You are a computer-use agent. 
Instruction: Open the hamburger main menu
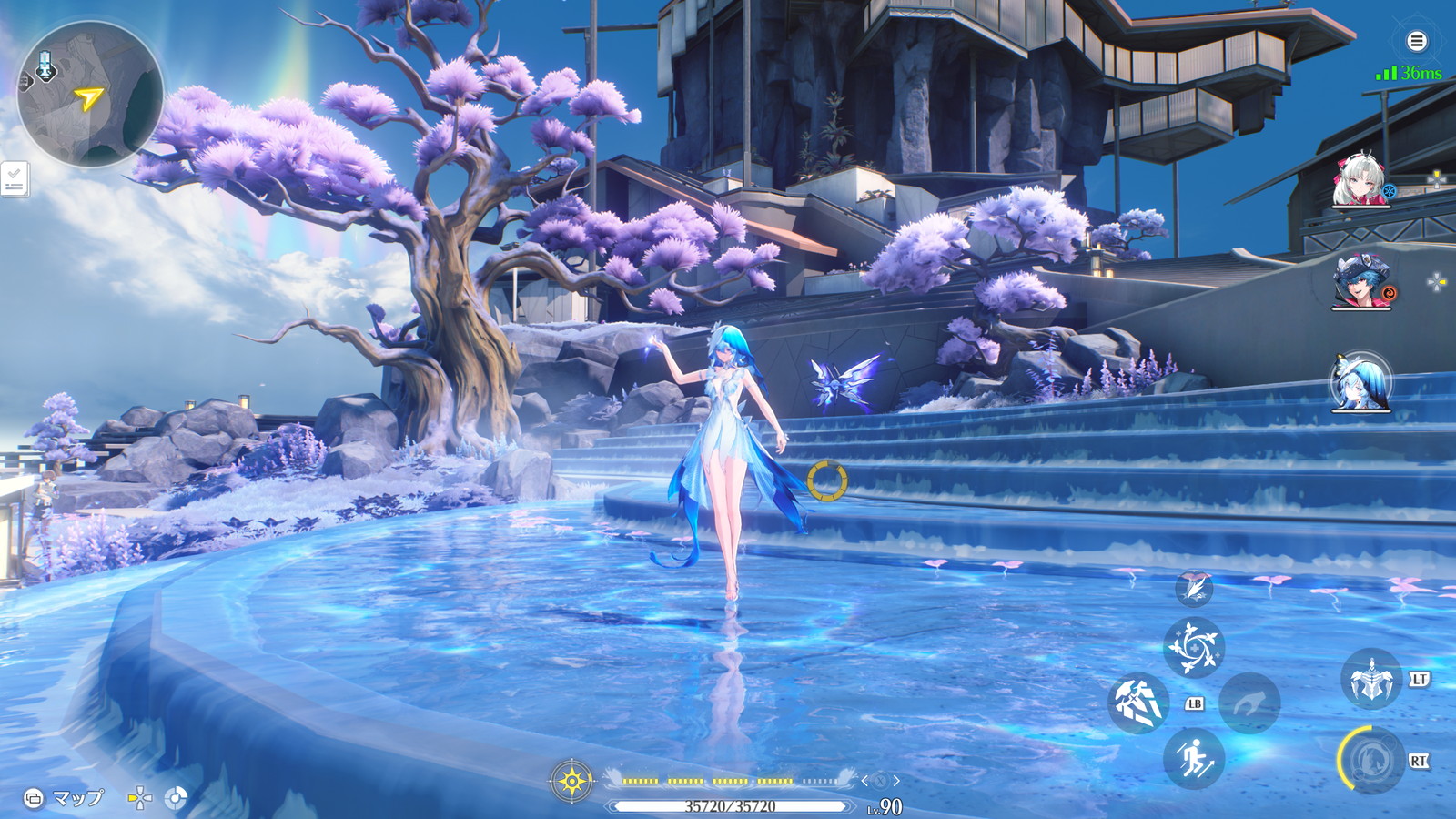click(x=1416, y=41)
